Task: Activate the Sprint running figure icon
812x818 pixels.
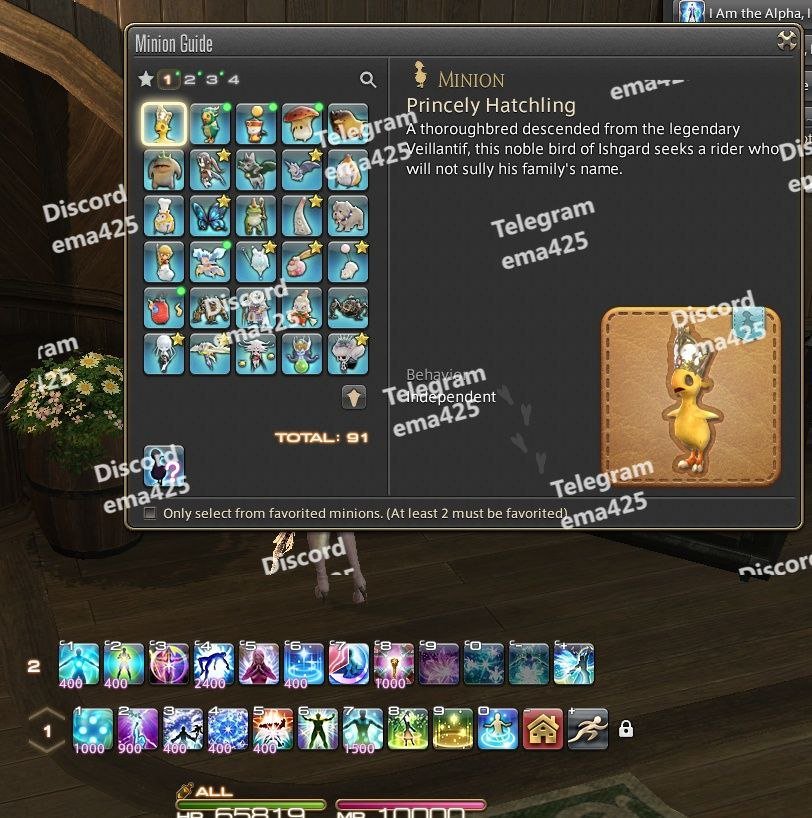Action: point(587,730)
